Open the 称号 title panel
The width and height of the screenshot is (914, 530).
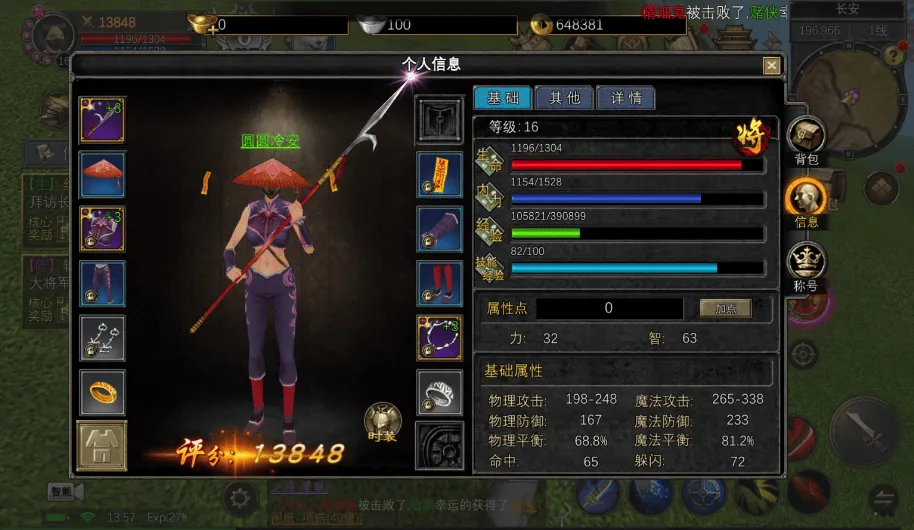click(x=806, y=266)
